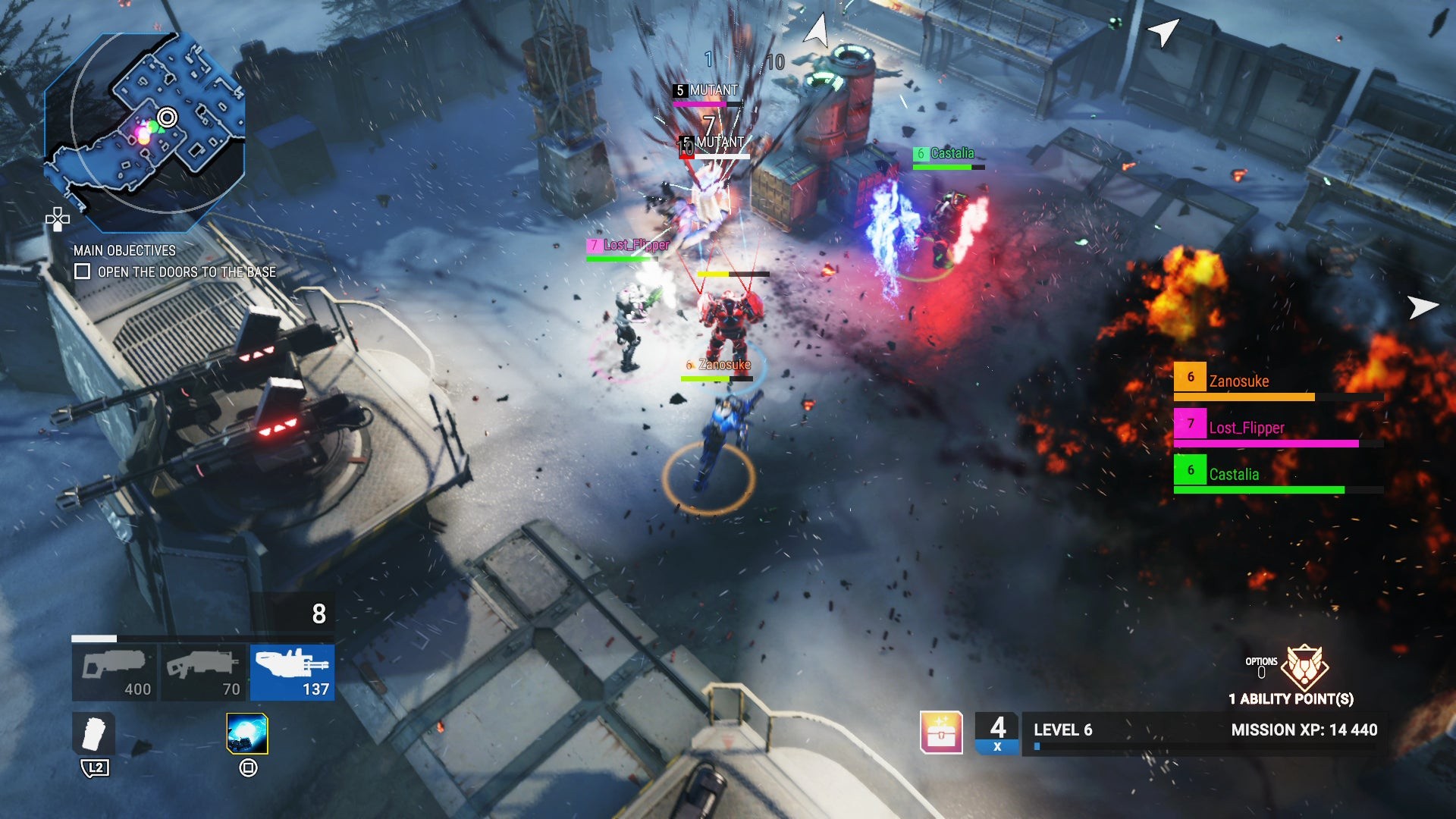Viewport: 1456px width, 819px height.
Task: Toggle the open doors objective checkbox
Action: coord(83,271)
